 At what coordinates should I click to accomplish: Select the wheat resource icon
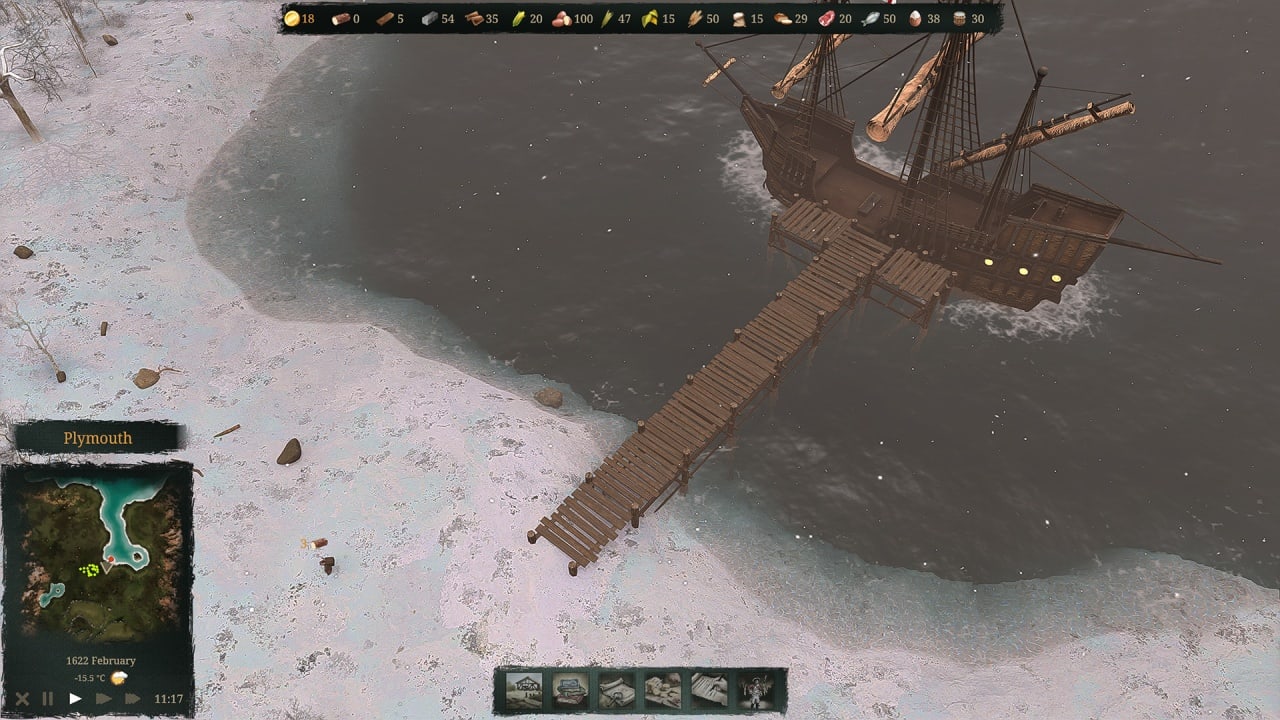point(693,19)
